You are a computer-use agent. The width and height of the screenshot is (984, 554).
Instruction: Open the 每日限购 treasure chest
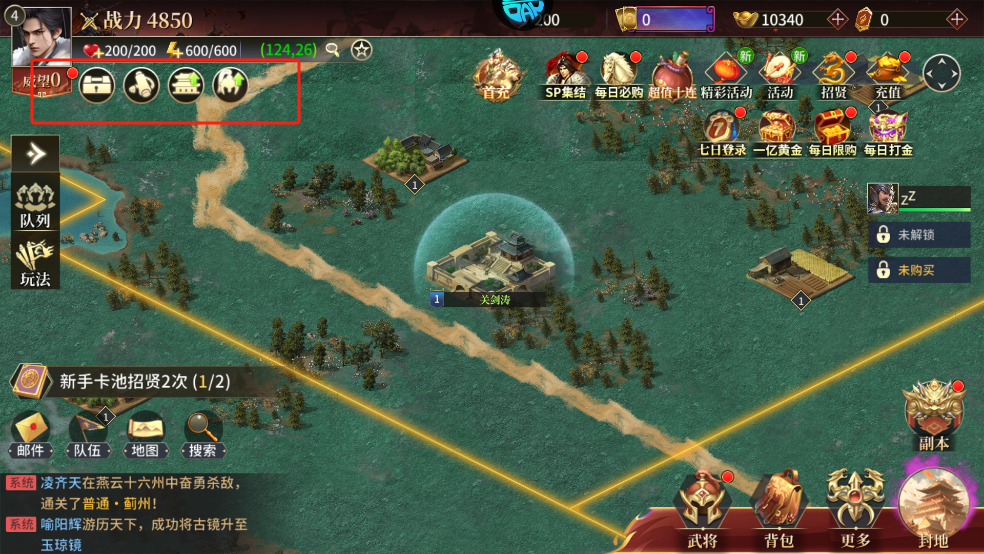point(832,130)
